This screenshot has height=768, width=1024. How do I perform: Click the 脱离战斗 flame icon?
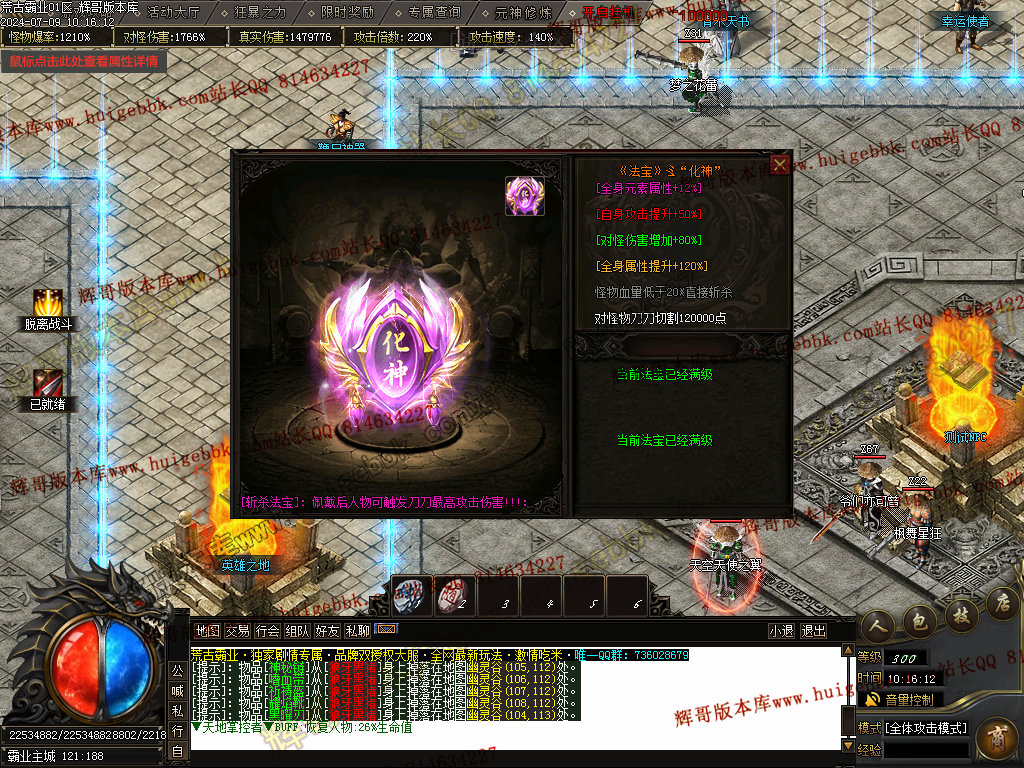(x=49, y=303)
